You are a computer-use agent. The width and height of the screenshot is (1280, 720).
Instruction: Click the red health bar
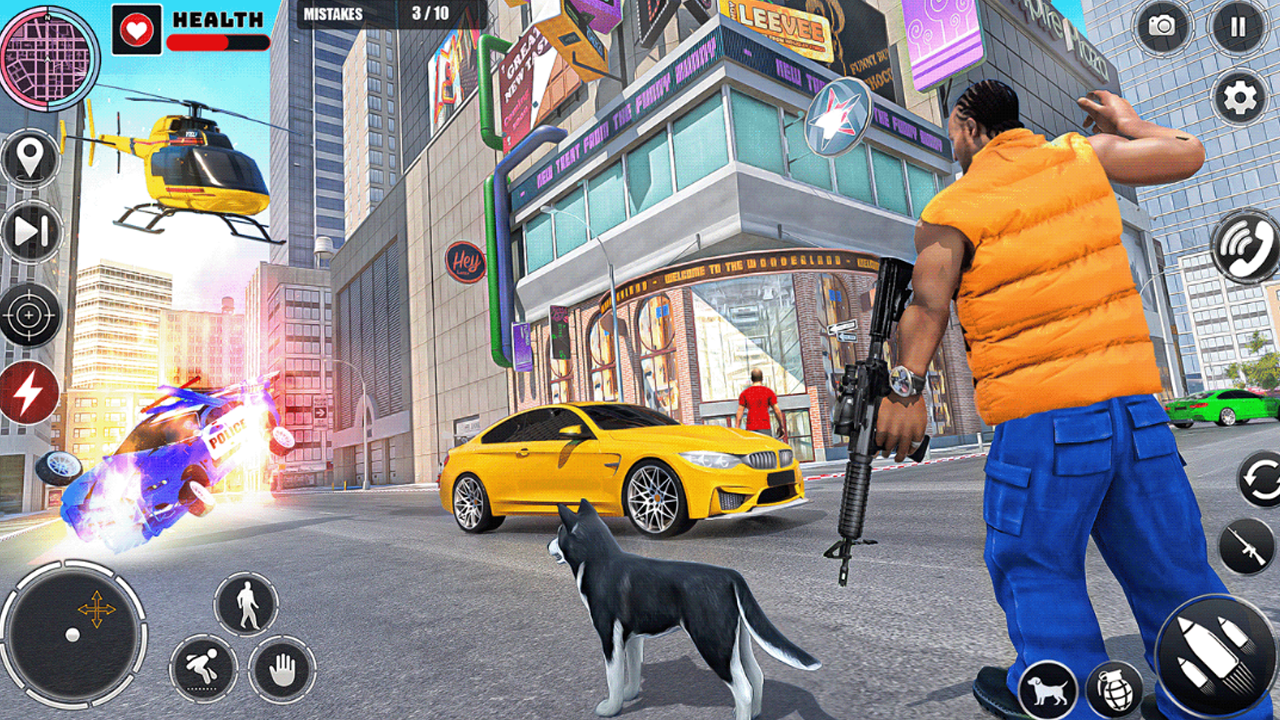coord(195,42)
